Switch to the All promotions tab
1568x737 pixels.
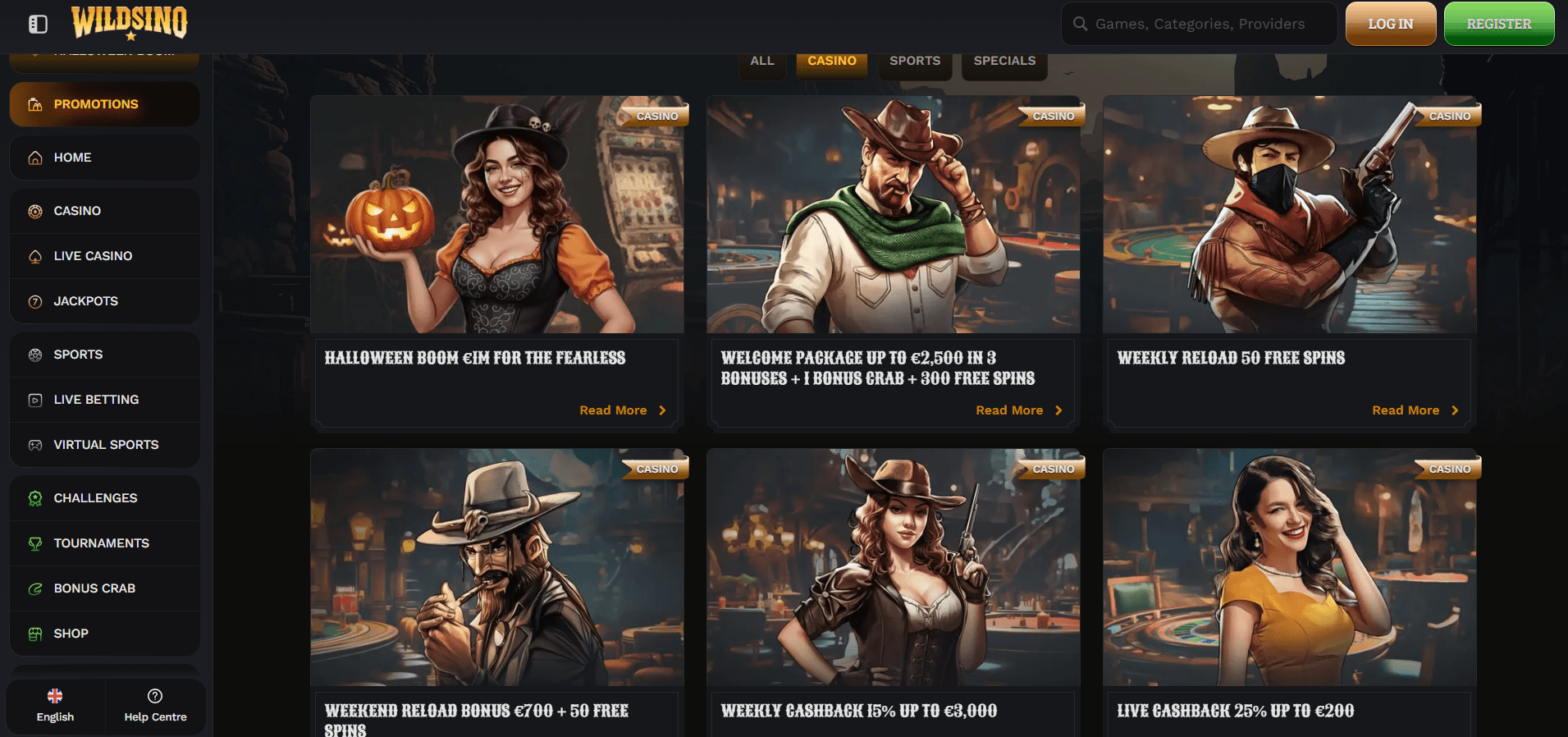tap(761, 62)
